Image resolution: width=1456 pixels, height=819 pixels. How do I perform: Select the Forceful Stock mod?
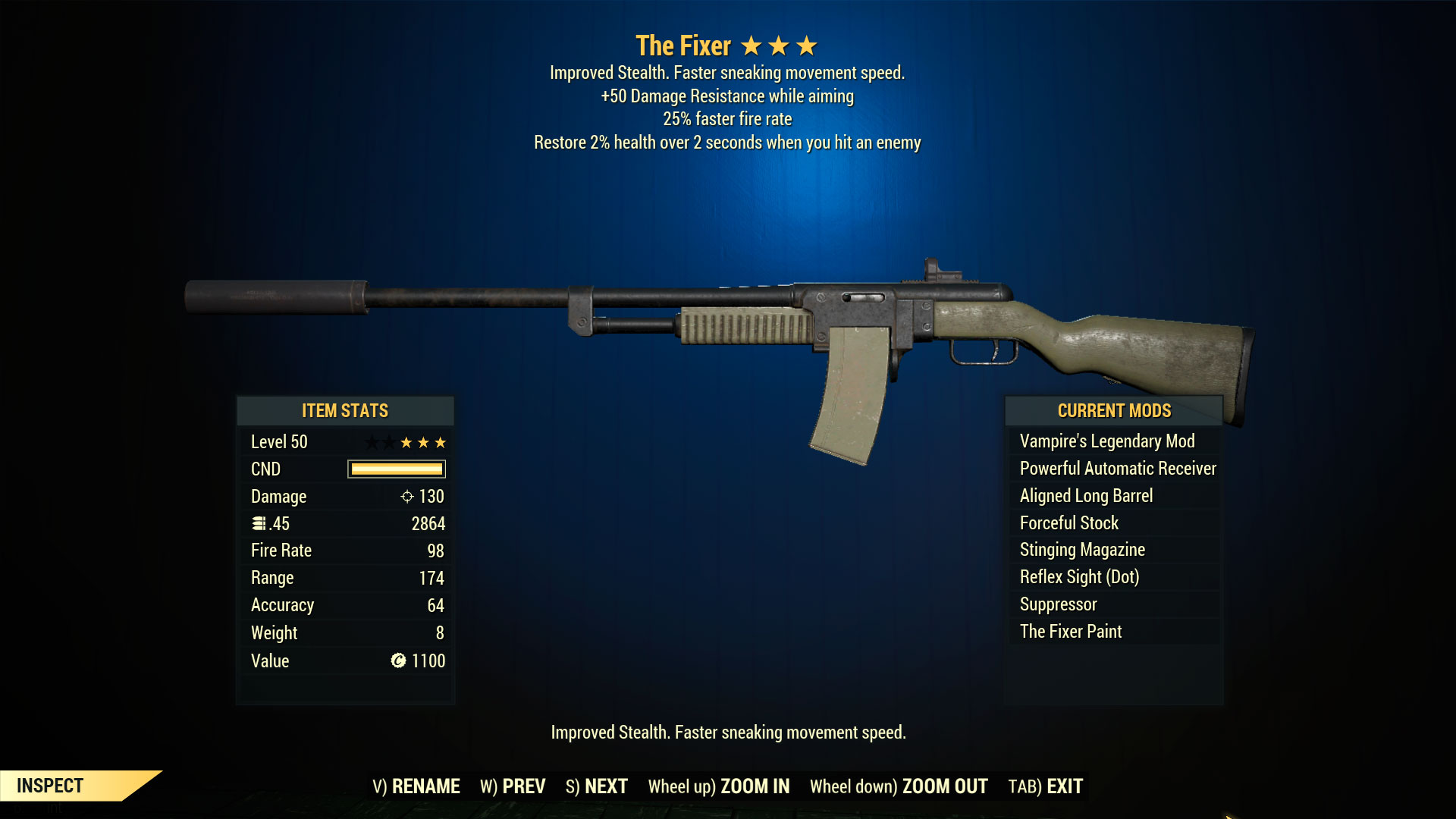pos(1069,523)
